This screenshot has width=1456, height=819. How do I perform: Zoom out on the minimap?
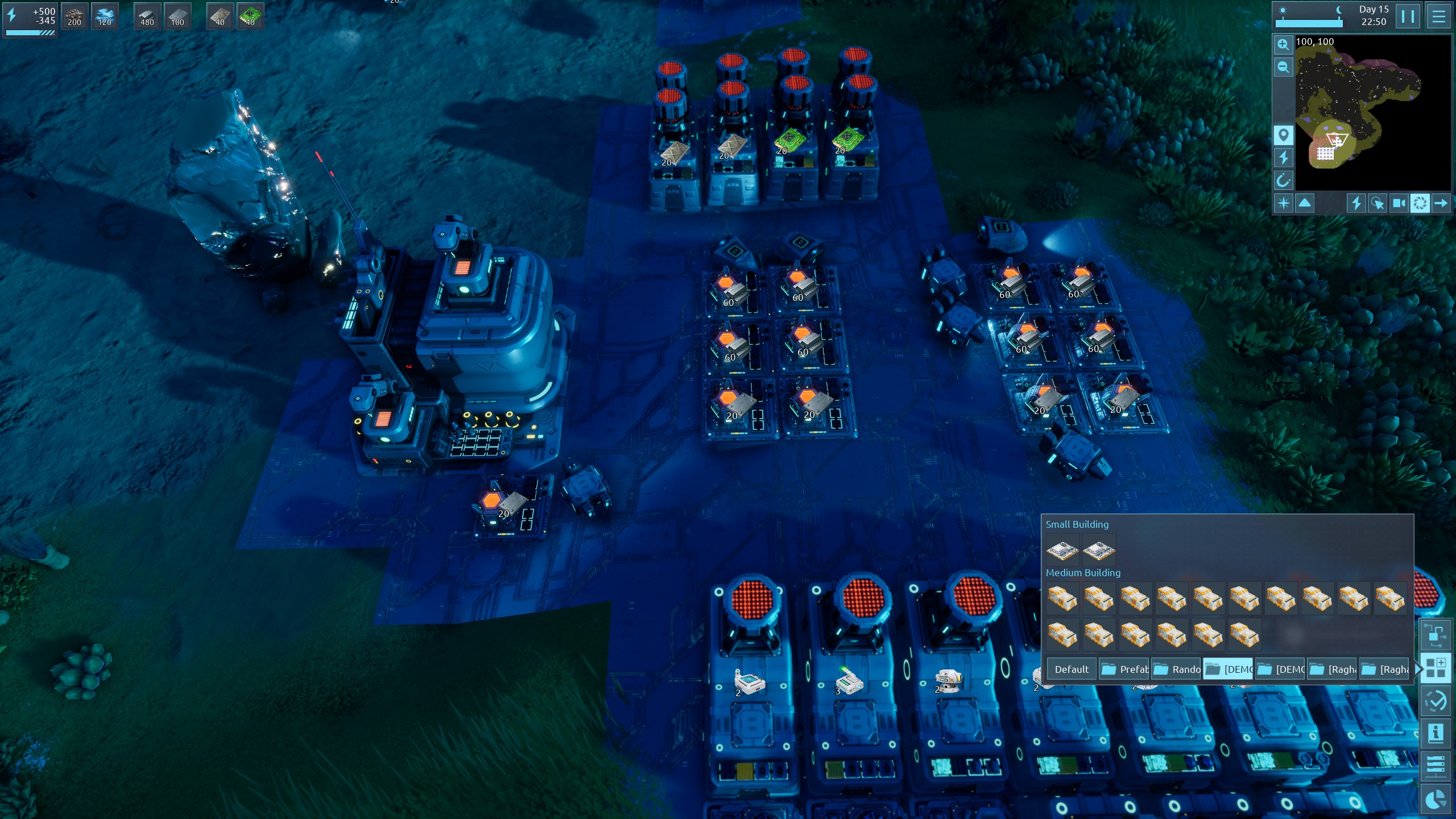click(1283, 68)
